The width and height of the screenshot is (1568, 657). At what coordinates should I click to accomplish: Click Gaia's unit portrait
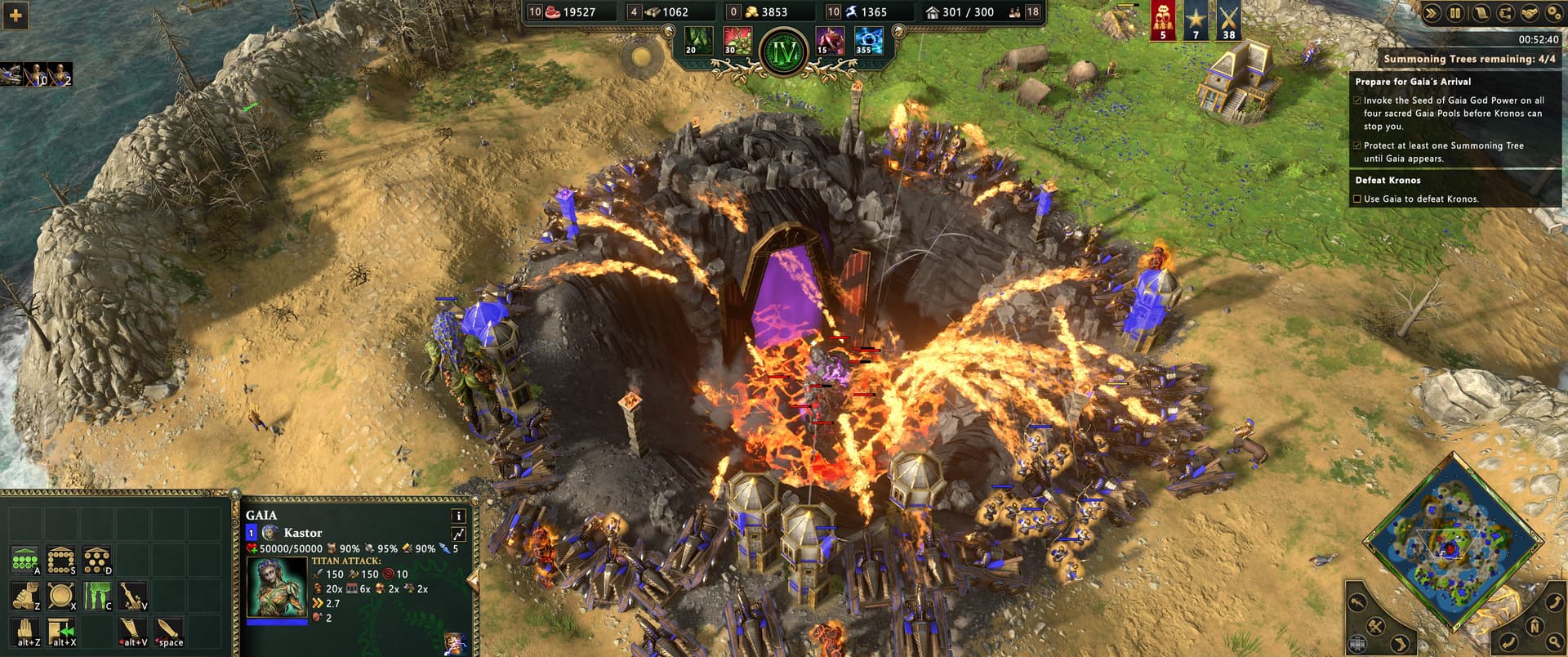(277, 588)
